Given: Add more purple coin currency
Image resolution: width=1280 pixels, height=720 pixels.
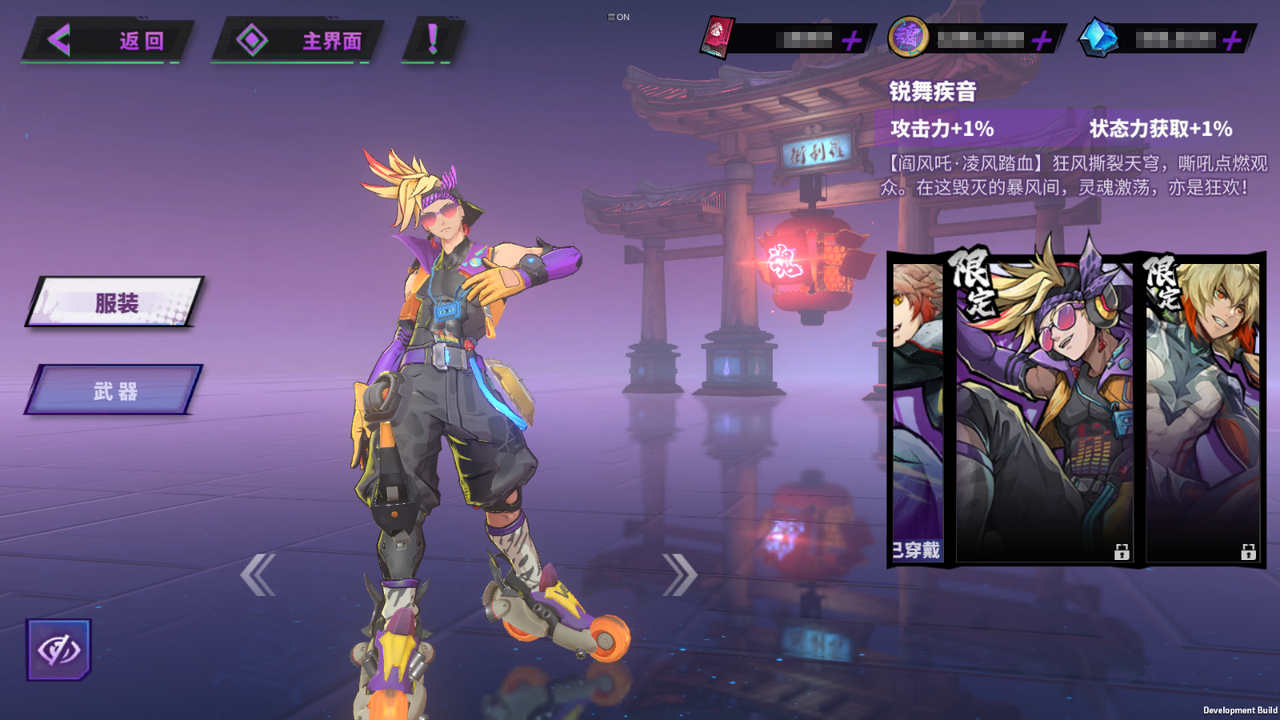Looking at the screenshot, I should click(x=1041, y=40).
